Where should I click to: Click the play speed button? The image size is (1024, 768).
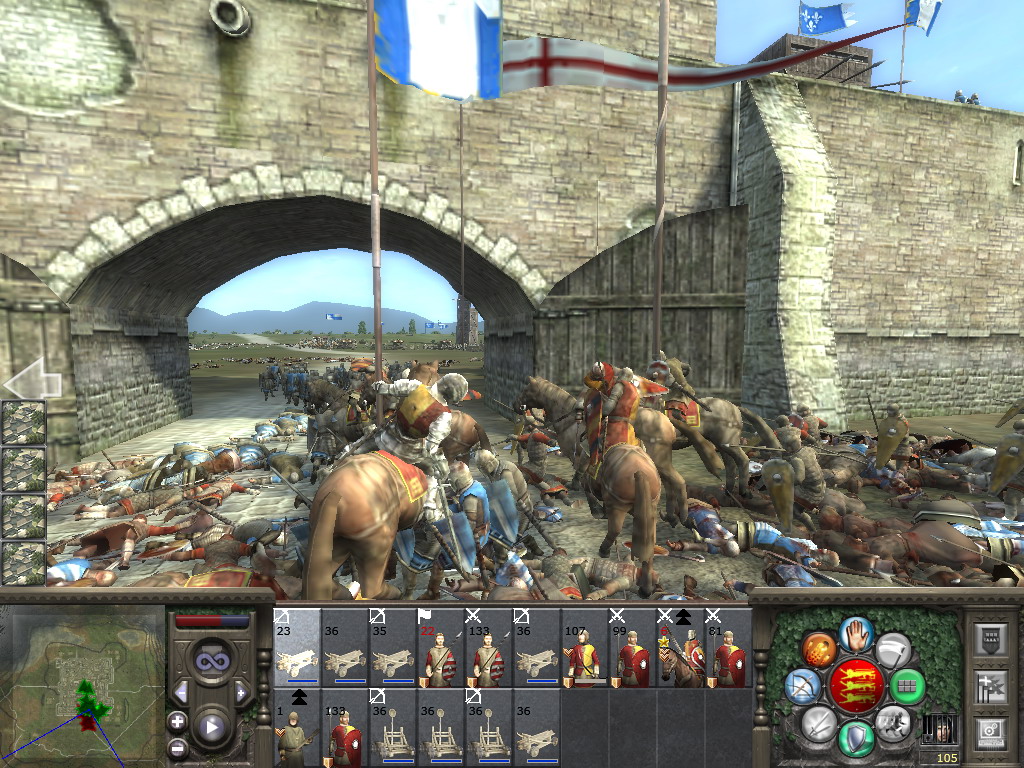[x=210, y=727]
